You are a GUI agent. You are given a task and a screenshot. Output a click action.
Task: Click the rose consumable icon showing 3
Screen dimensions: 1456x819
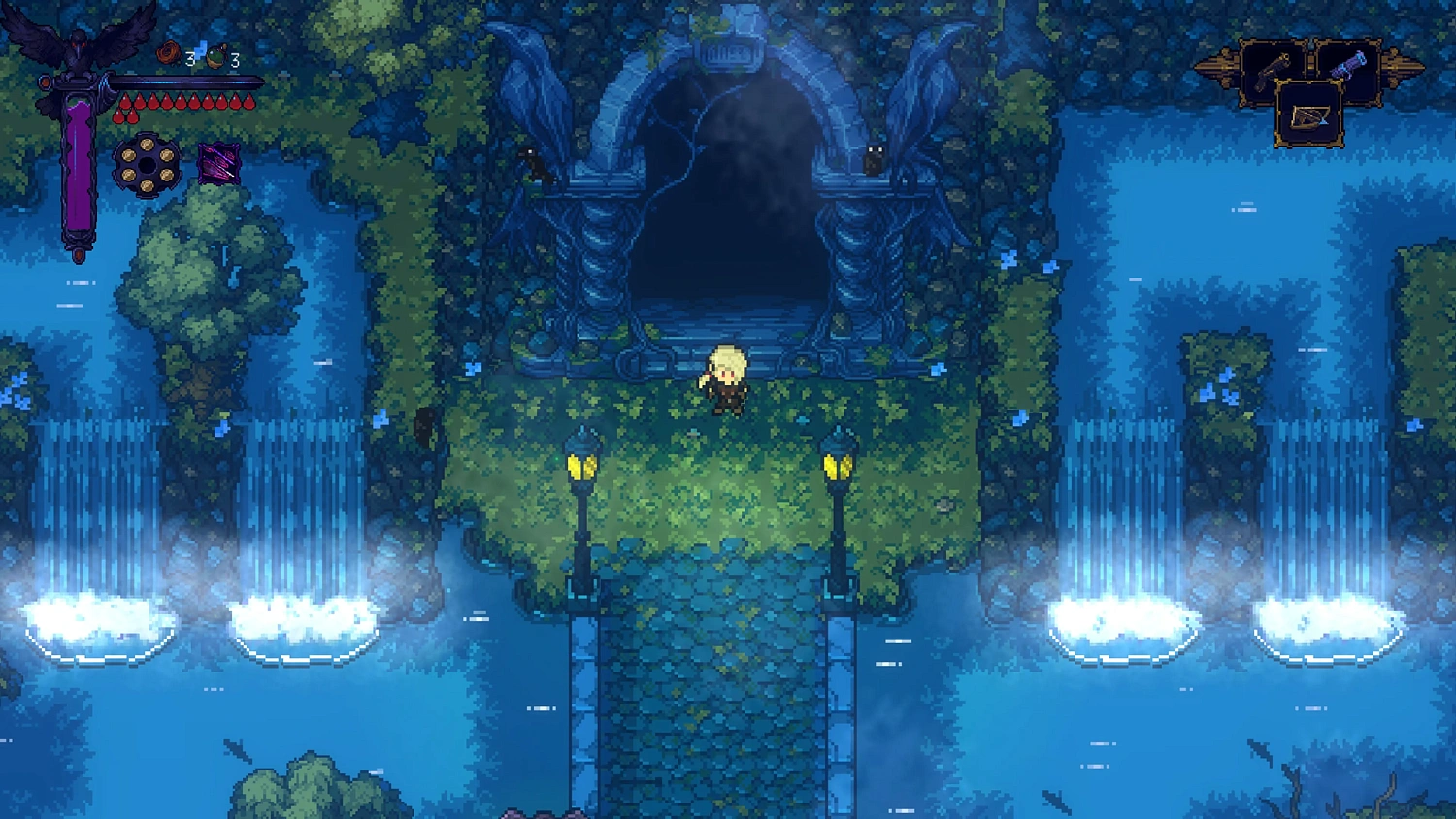169,54
